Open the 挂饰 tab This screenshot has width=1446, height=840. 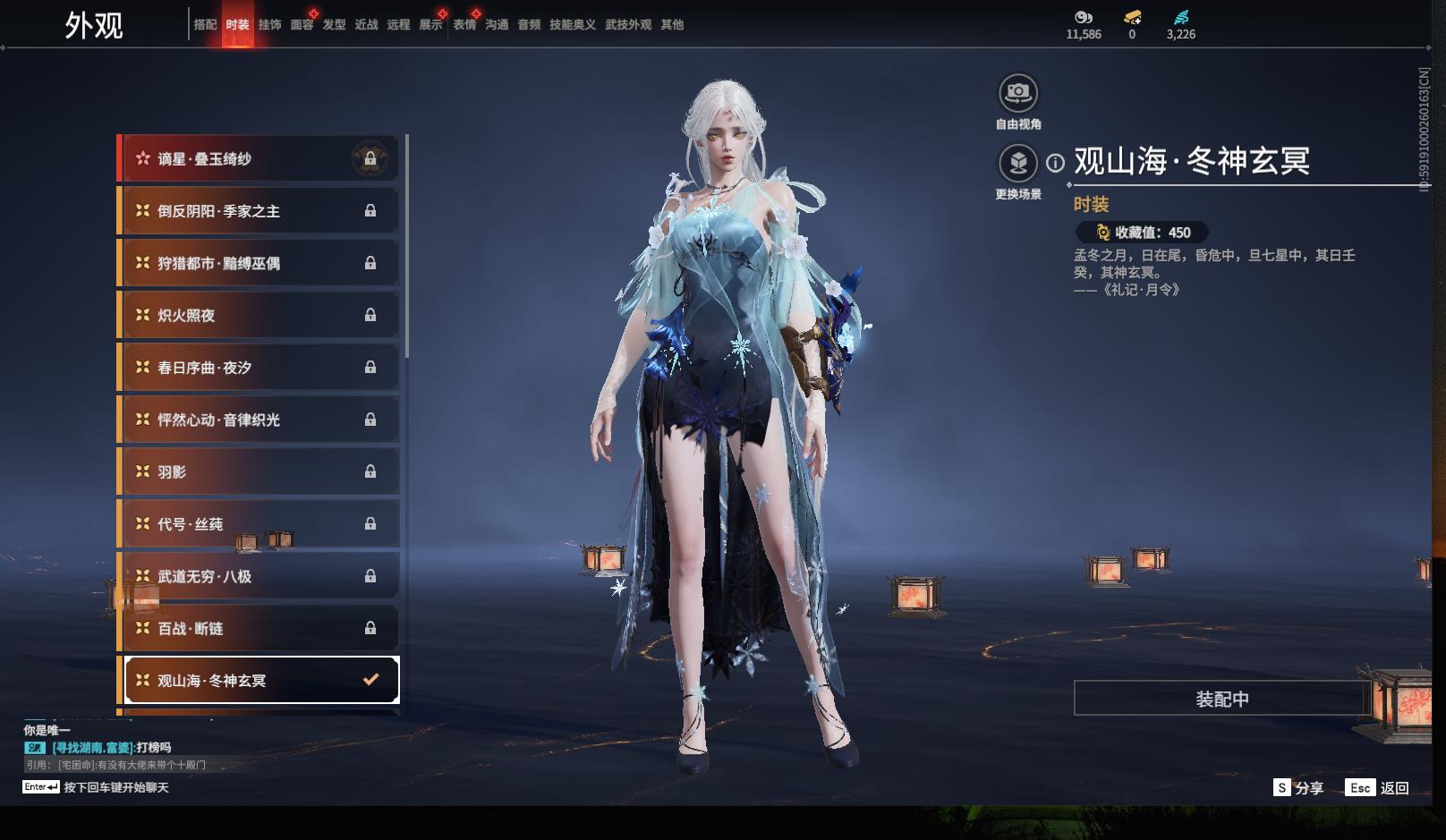(269, 25)
